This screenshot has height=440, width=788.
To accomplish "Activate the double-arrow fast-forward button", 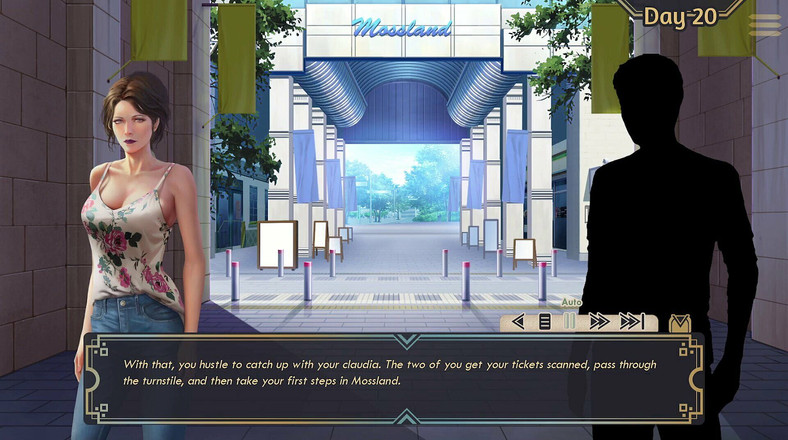I will tap(599, 322).
